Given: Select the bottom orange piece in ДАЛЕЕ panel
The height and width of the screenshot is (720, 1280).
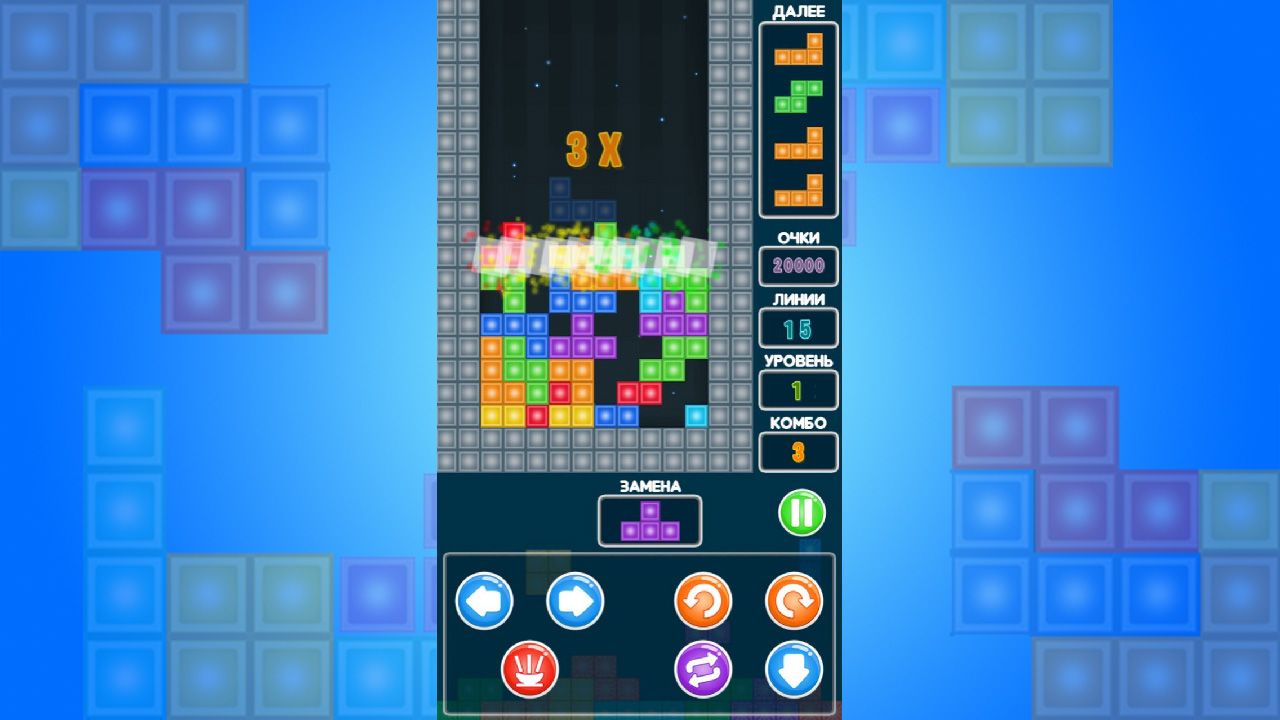Looking at the screenshot, I should pos(798,190).
